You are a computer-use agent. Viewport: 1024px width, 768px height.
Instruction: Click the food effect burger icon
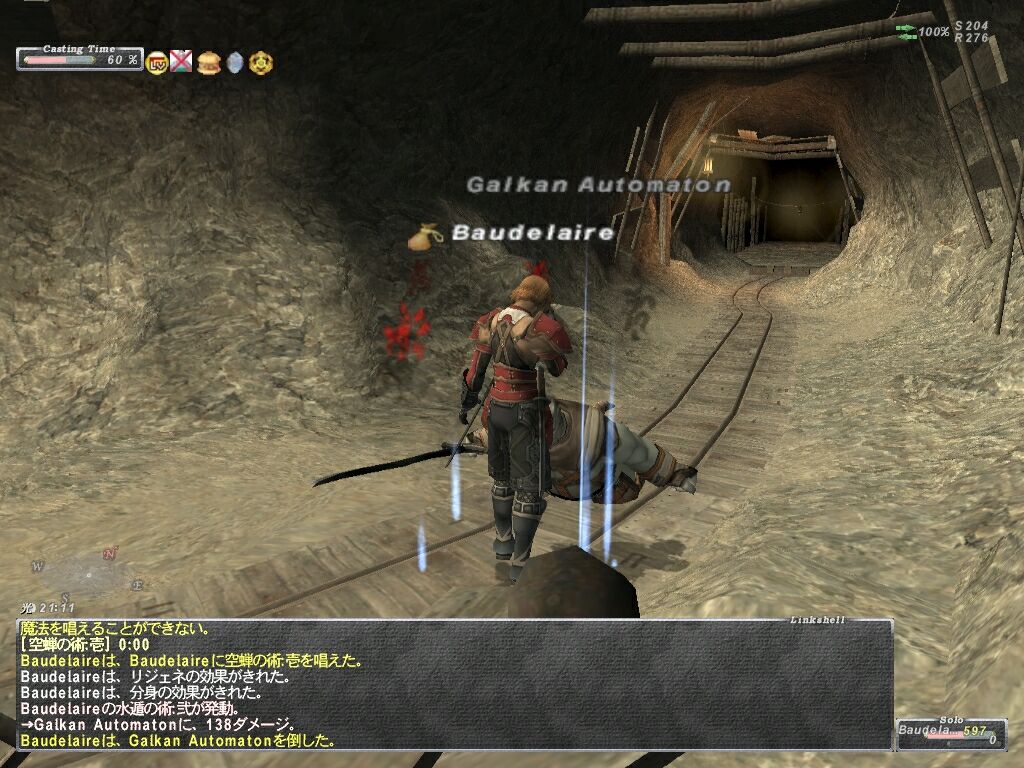(208, 62)
